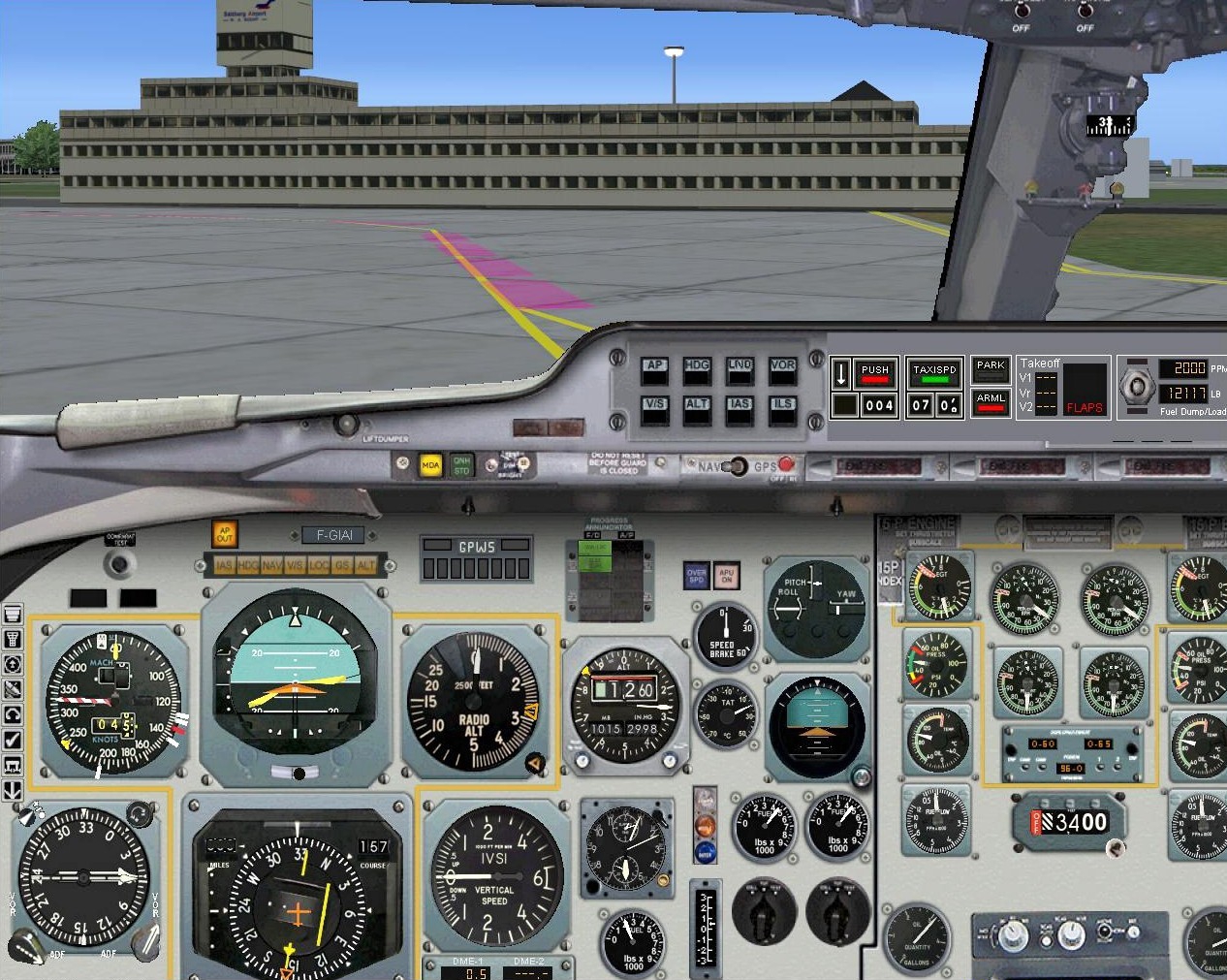Viewport: 1227px width, 980px height.
Task: Click the blue OVER SPD button
Action: (696, 575)
